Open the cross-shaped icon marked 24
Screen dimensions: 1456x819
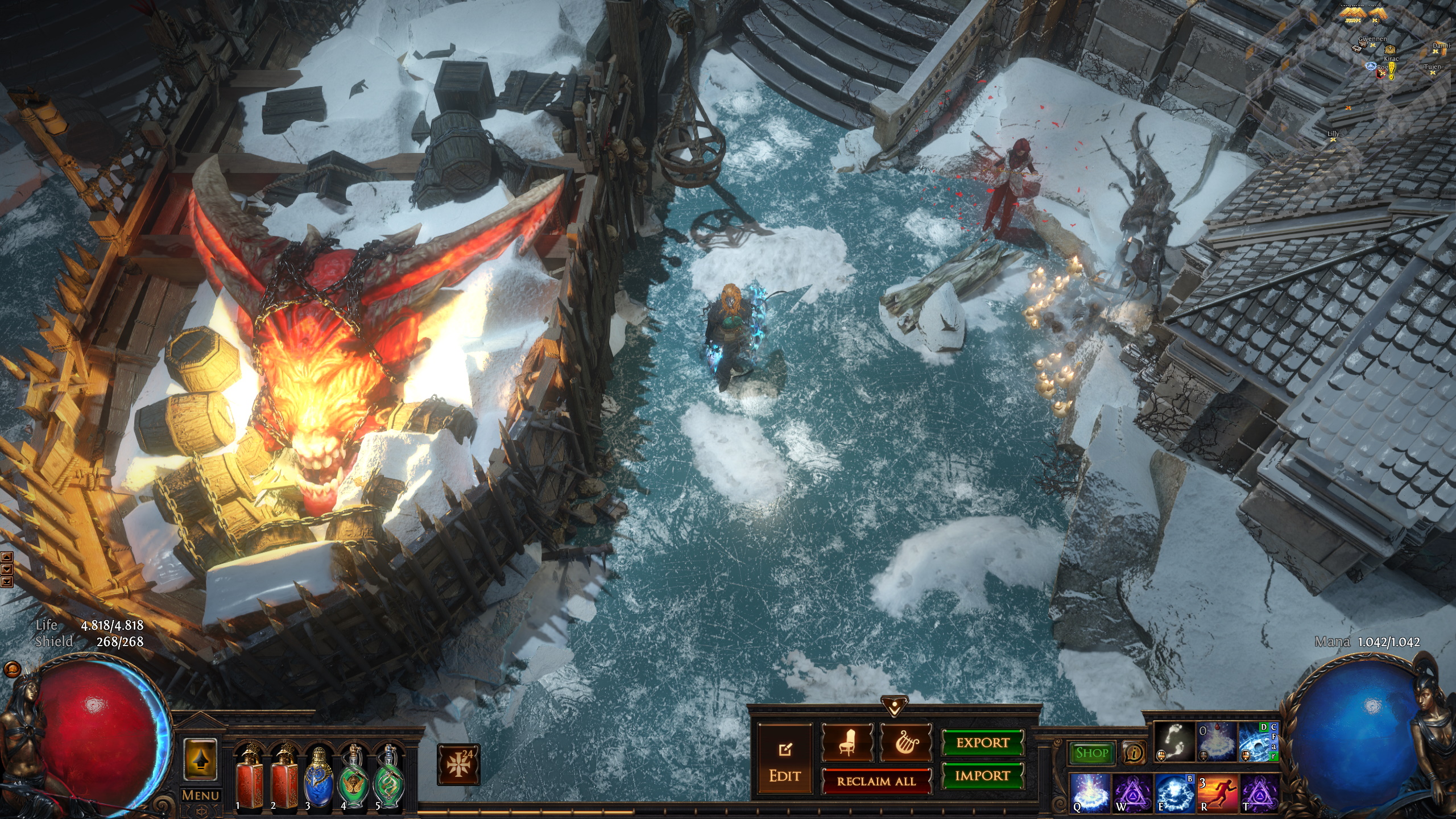(x=458, y=764)
